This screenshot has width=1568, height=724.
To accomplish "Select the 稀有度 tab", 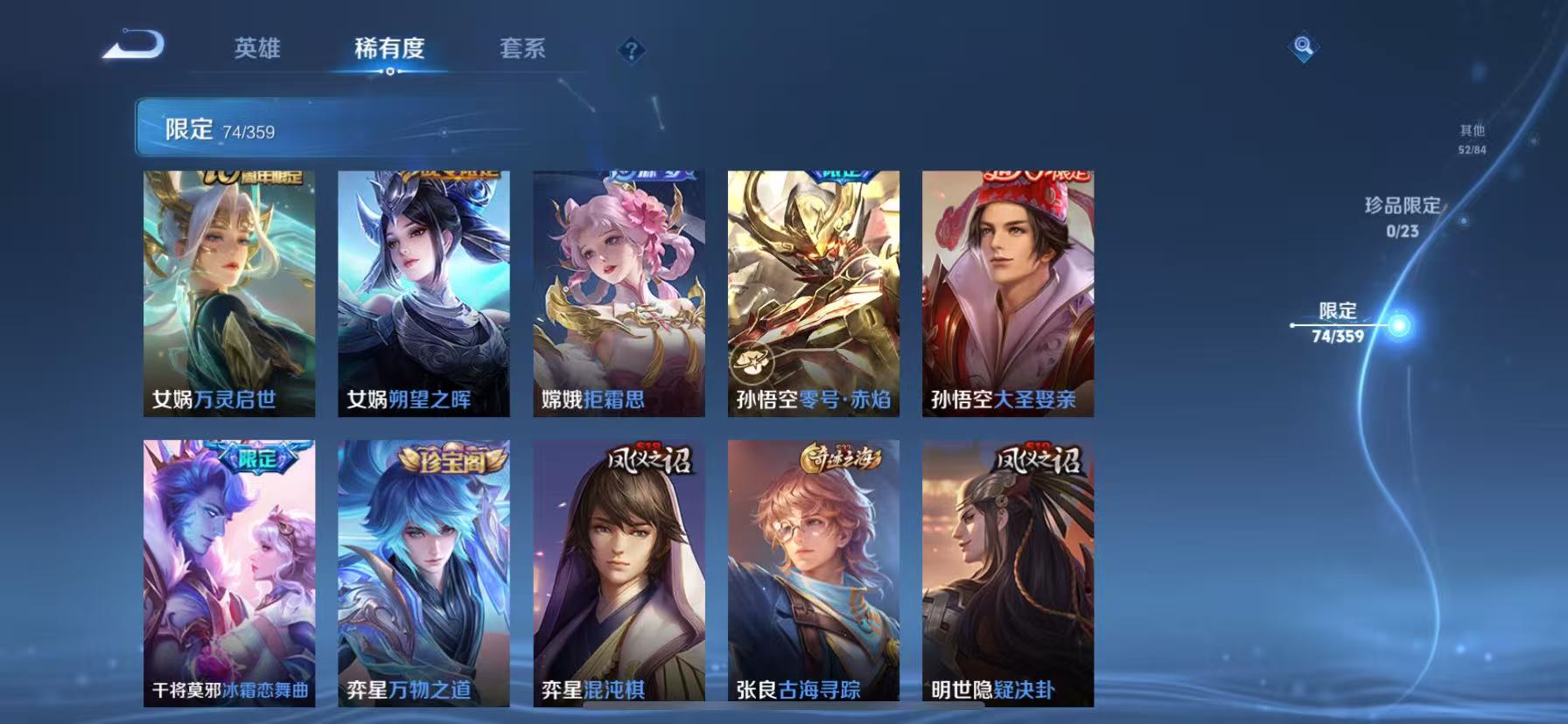I will [390, 50].
